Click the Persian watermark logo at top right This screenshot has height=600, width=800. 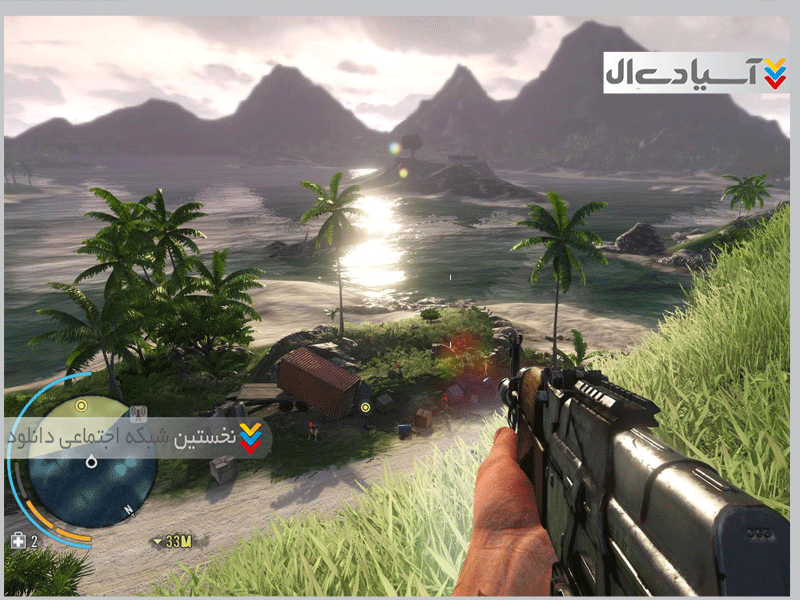695,72
